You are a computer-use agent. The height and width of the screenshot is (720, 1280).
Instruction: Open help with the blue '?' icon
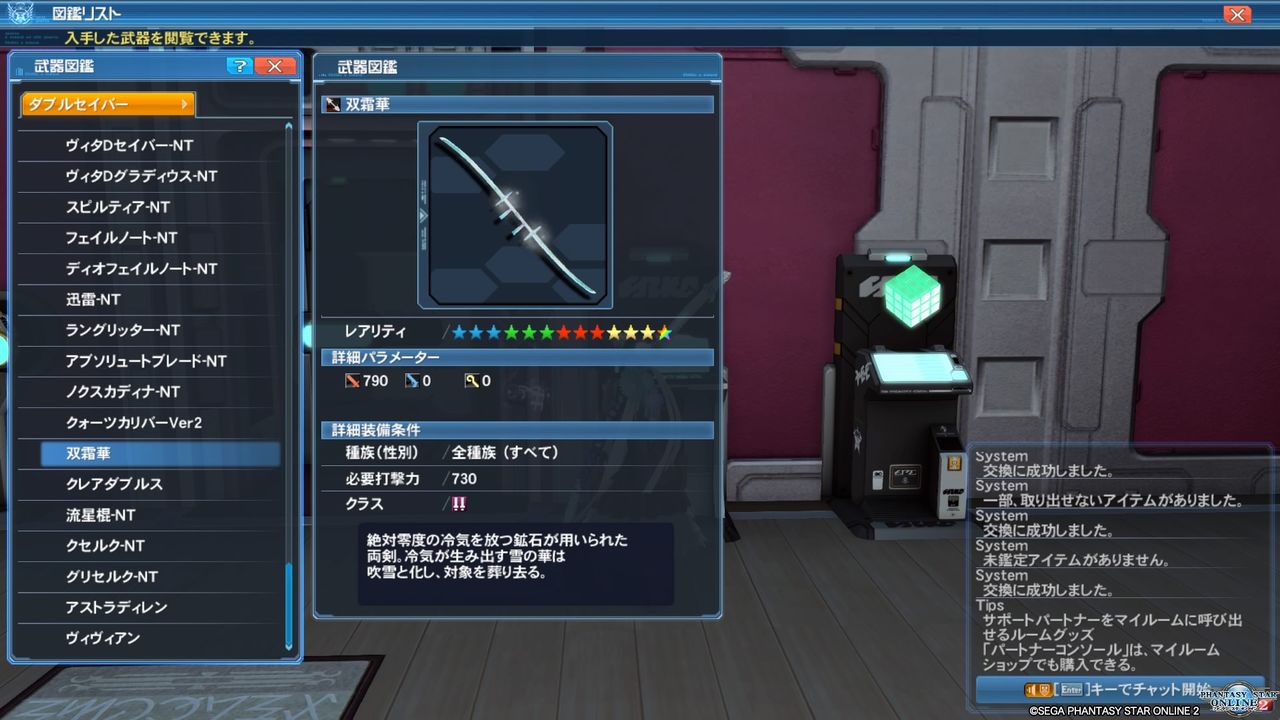point(239,66)
